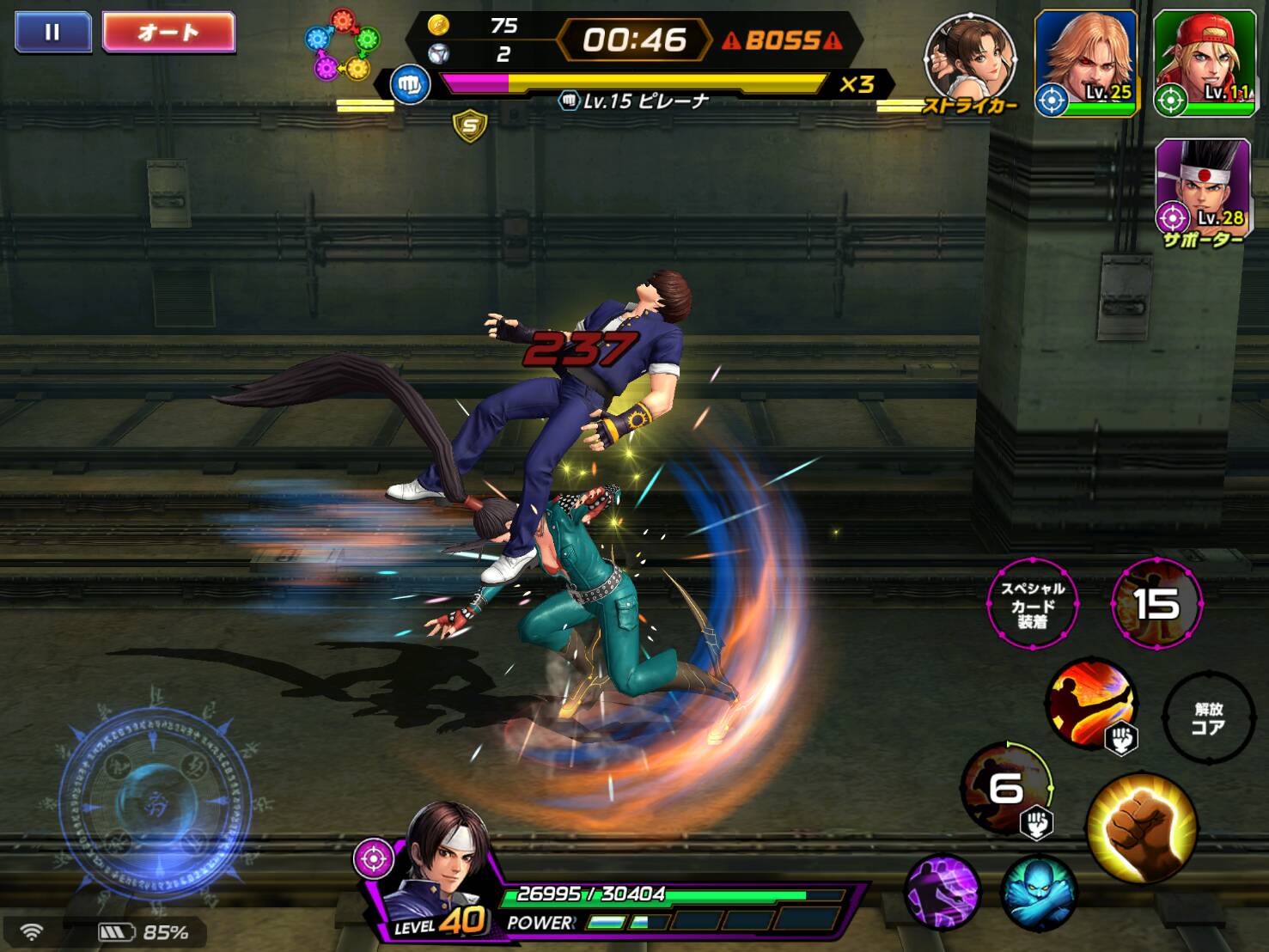Summon the Lv.28 サポーター supporter
Screen dimensions: 1269x952
coord(1202,187)
